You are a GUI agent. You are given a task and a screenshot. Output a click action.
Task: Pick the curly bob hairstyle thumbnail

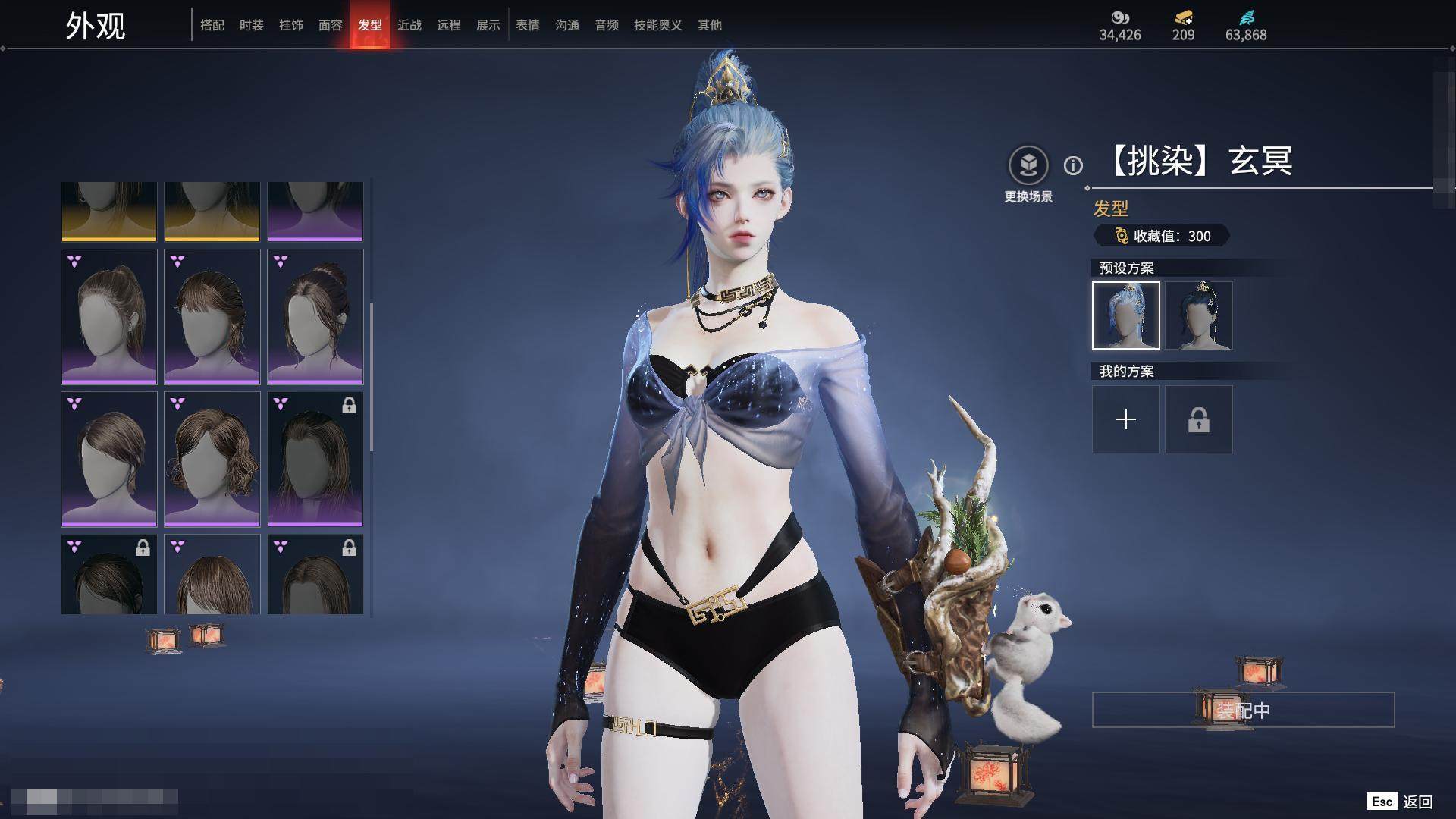212,459
